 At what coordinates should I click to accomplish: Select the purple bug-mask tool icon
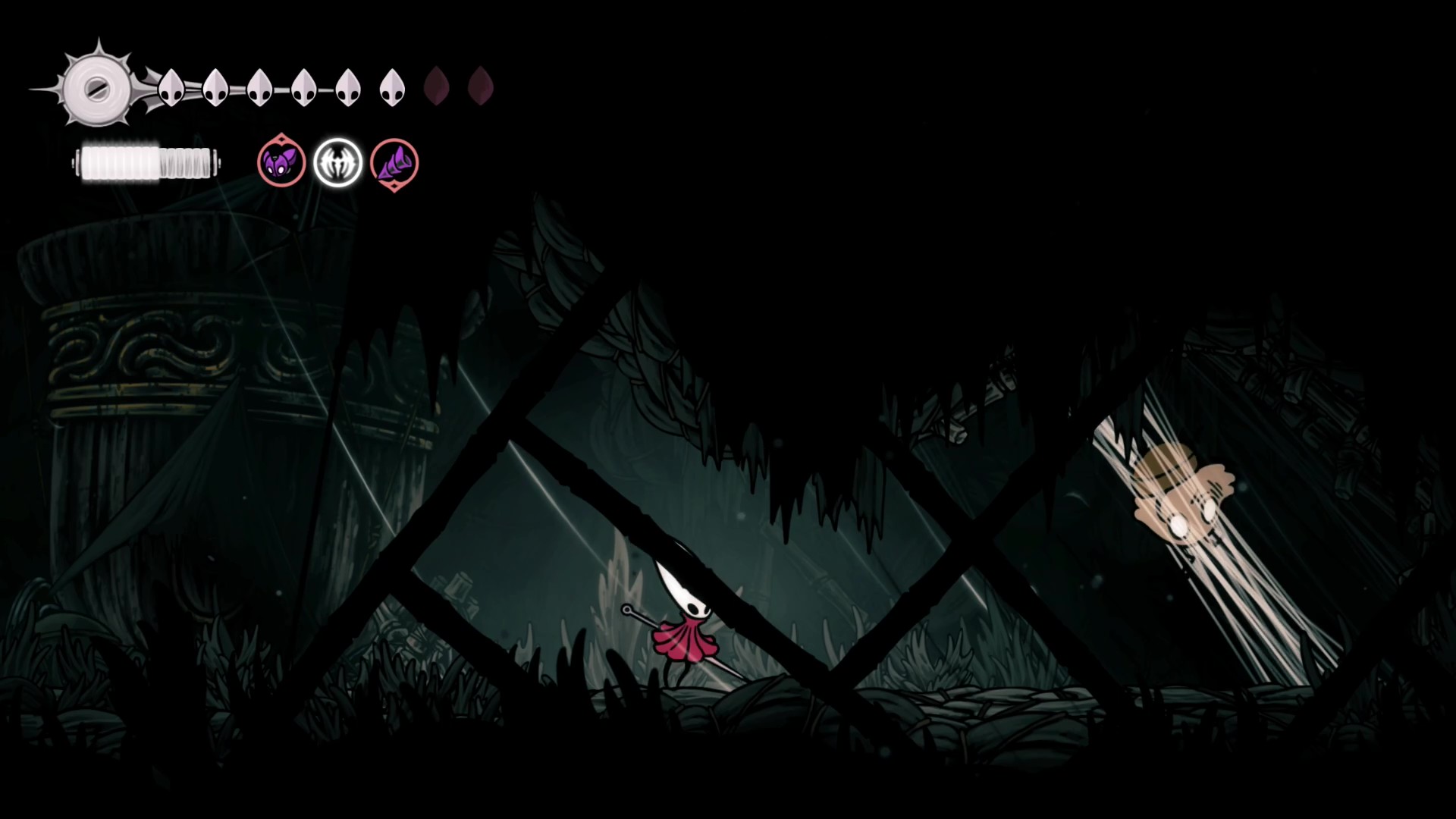[281, 162]
